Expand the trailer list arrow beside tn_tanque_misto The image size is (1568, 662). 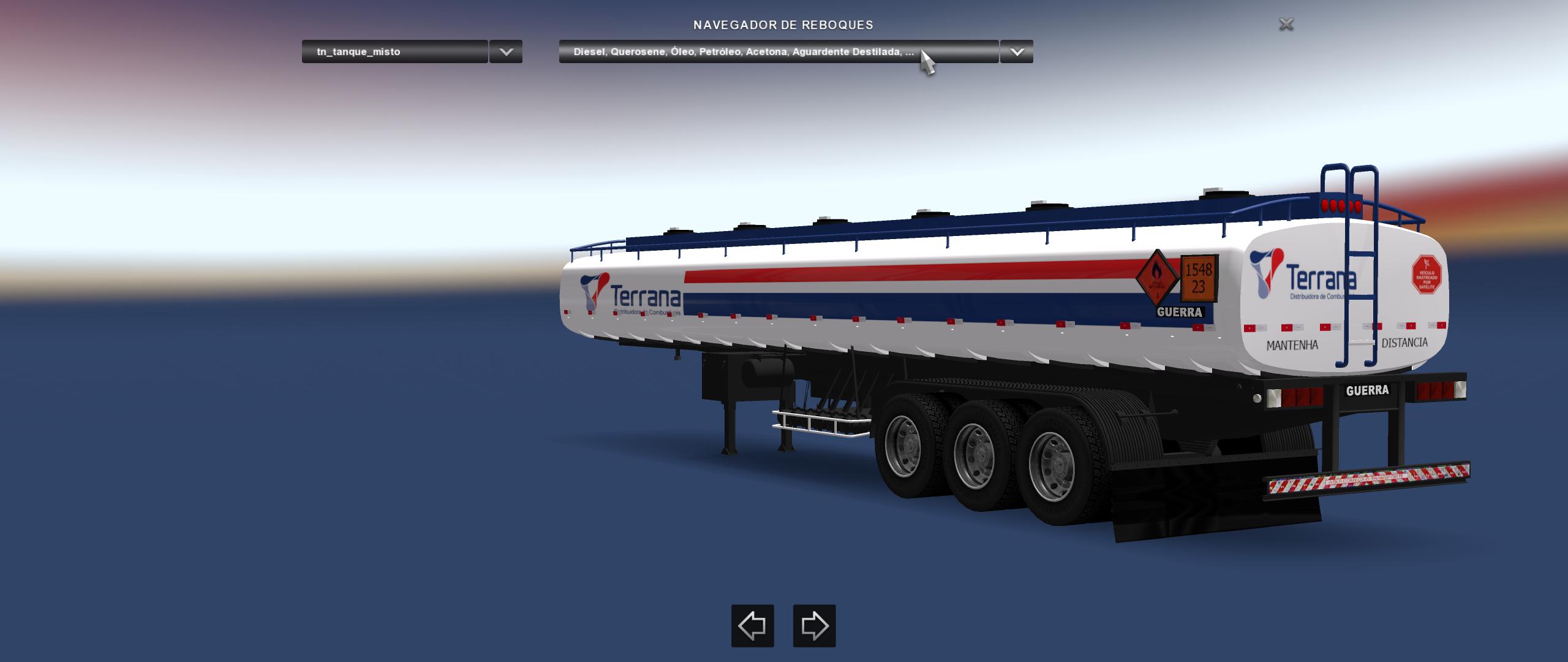[x=506, y=51]
